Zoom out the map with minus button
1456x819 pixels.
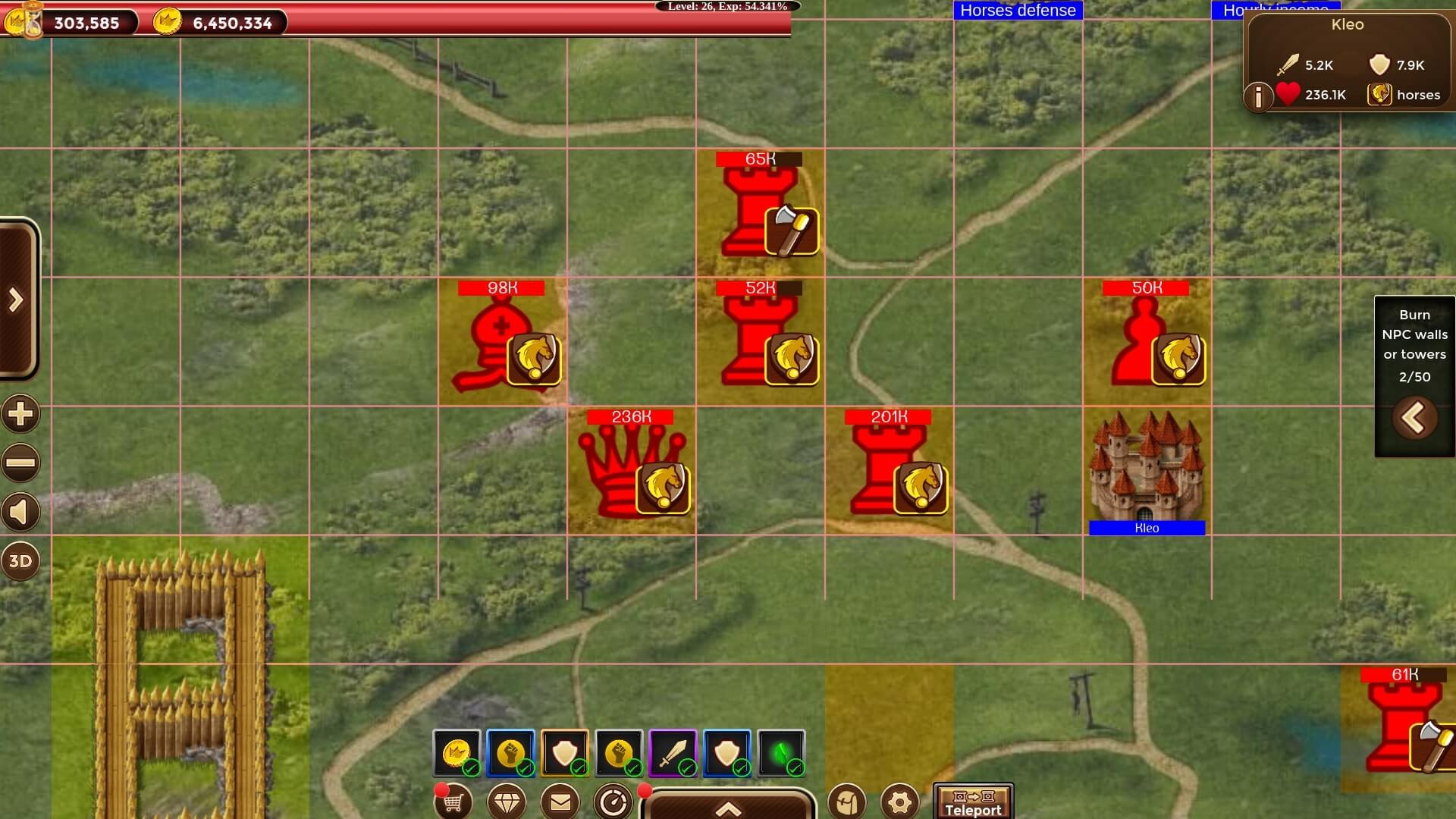[20, 463]
